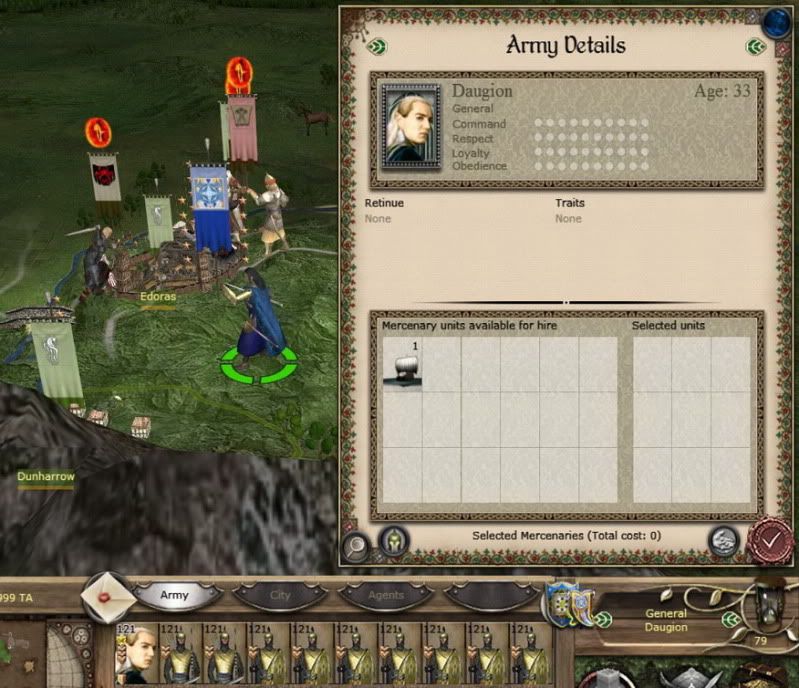Select Daugion's portrait in Army Details

(x=410, y=122)
